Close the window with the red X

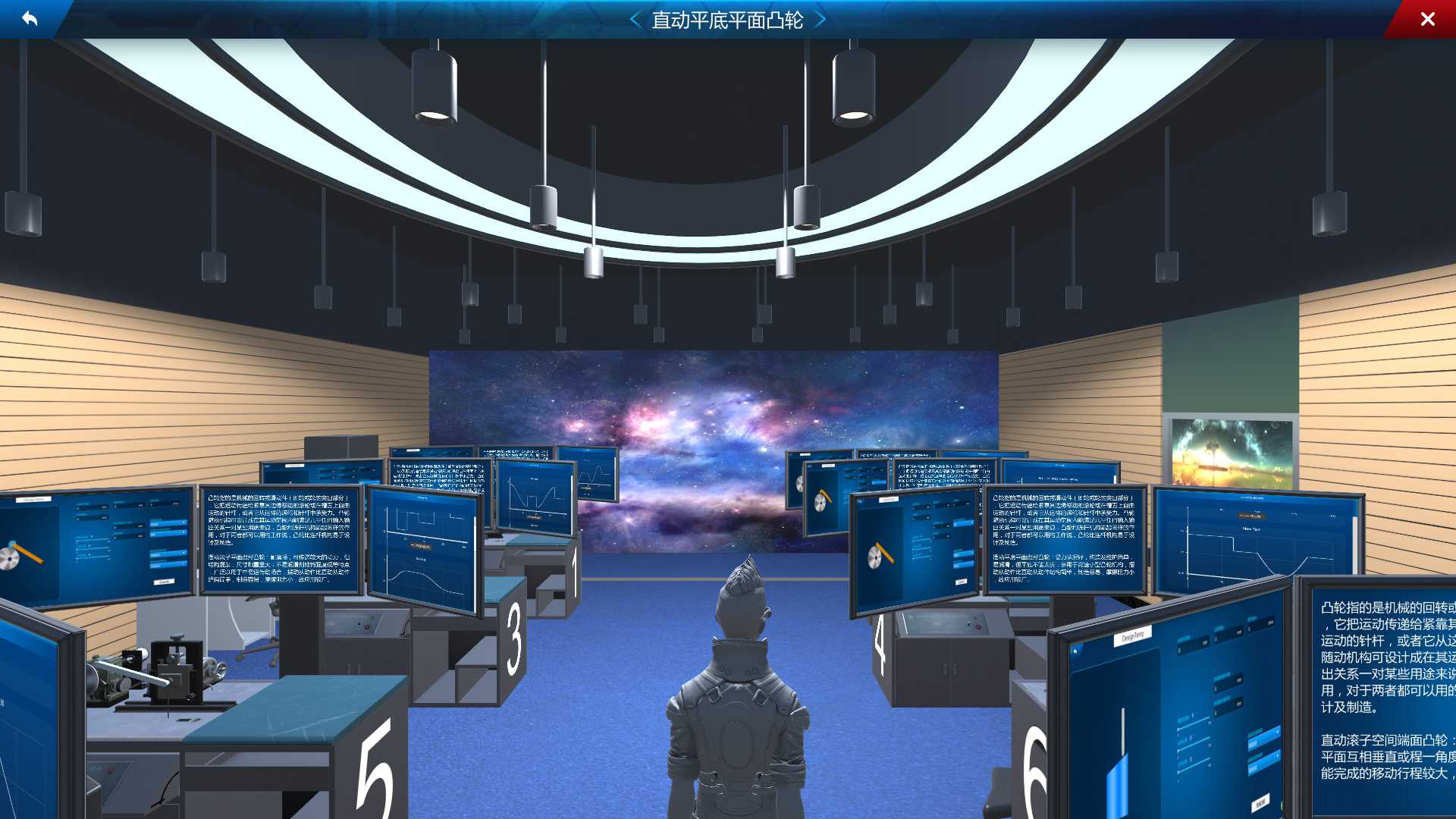coord(1427,19)
